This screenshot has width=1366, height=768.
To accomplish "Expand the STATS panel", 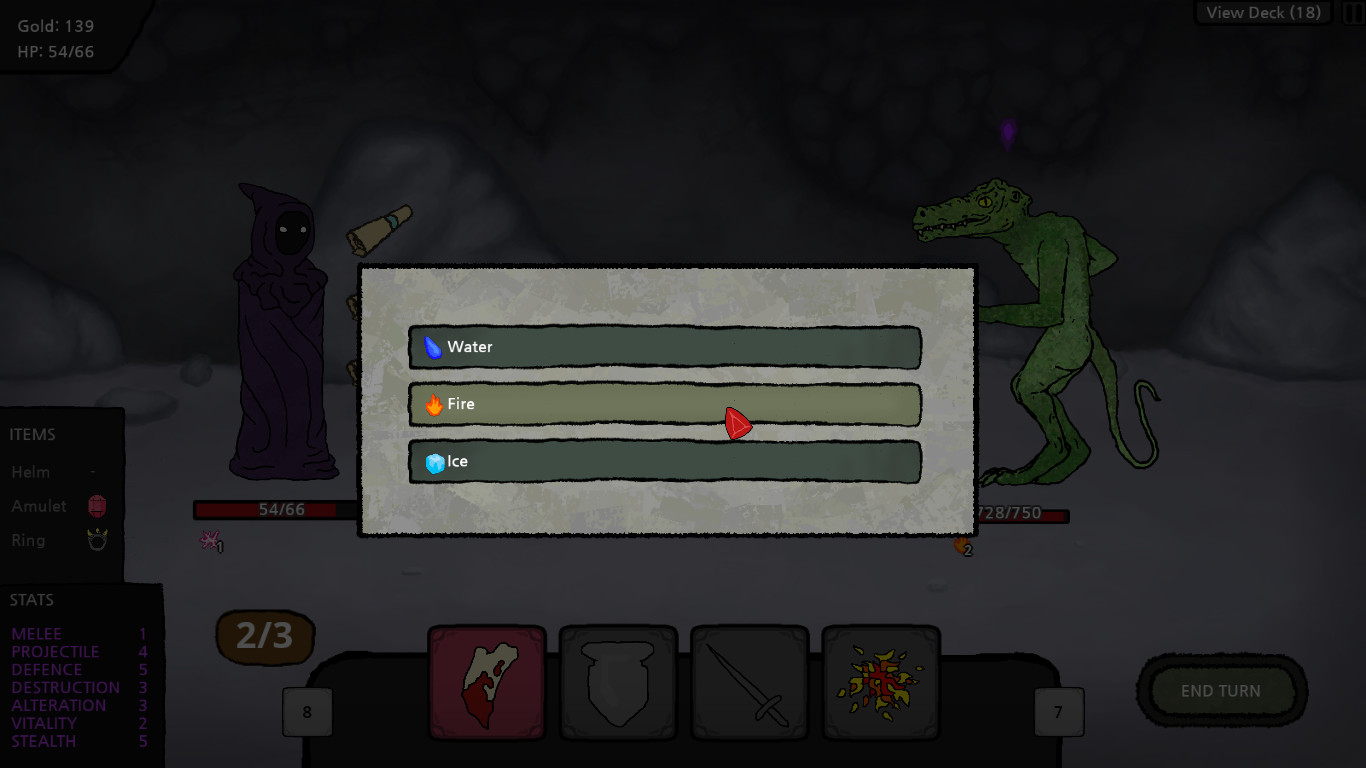I will 31,599.
